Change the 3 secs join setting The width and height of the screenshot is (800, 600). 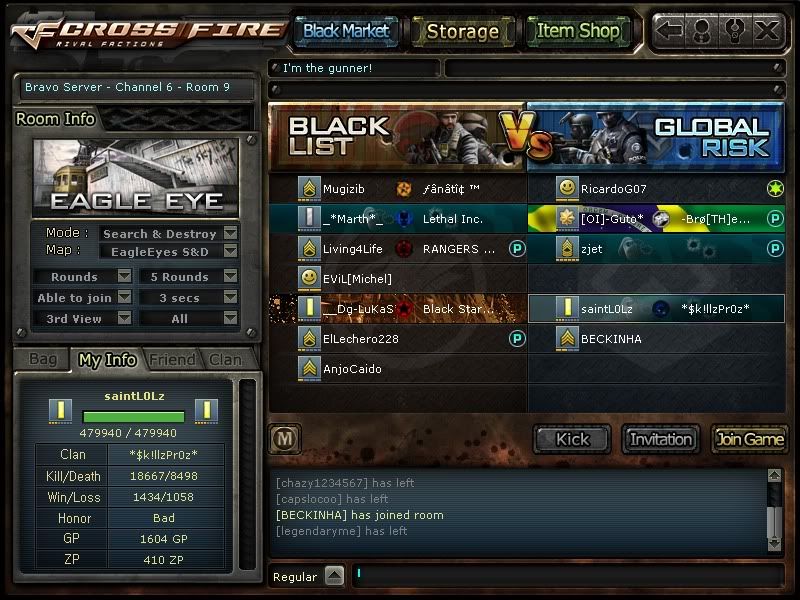[x=230, y=298]
